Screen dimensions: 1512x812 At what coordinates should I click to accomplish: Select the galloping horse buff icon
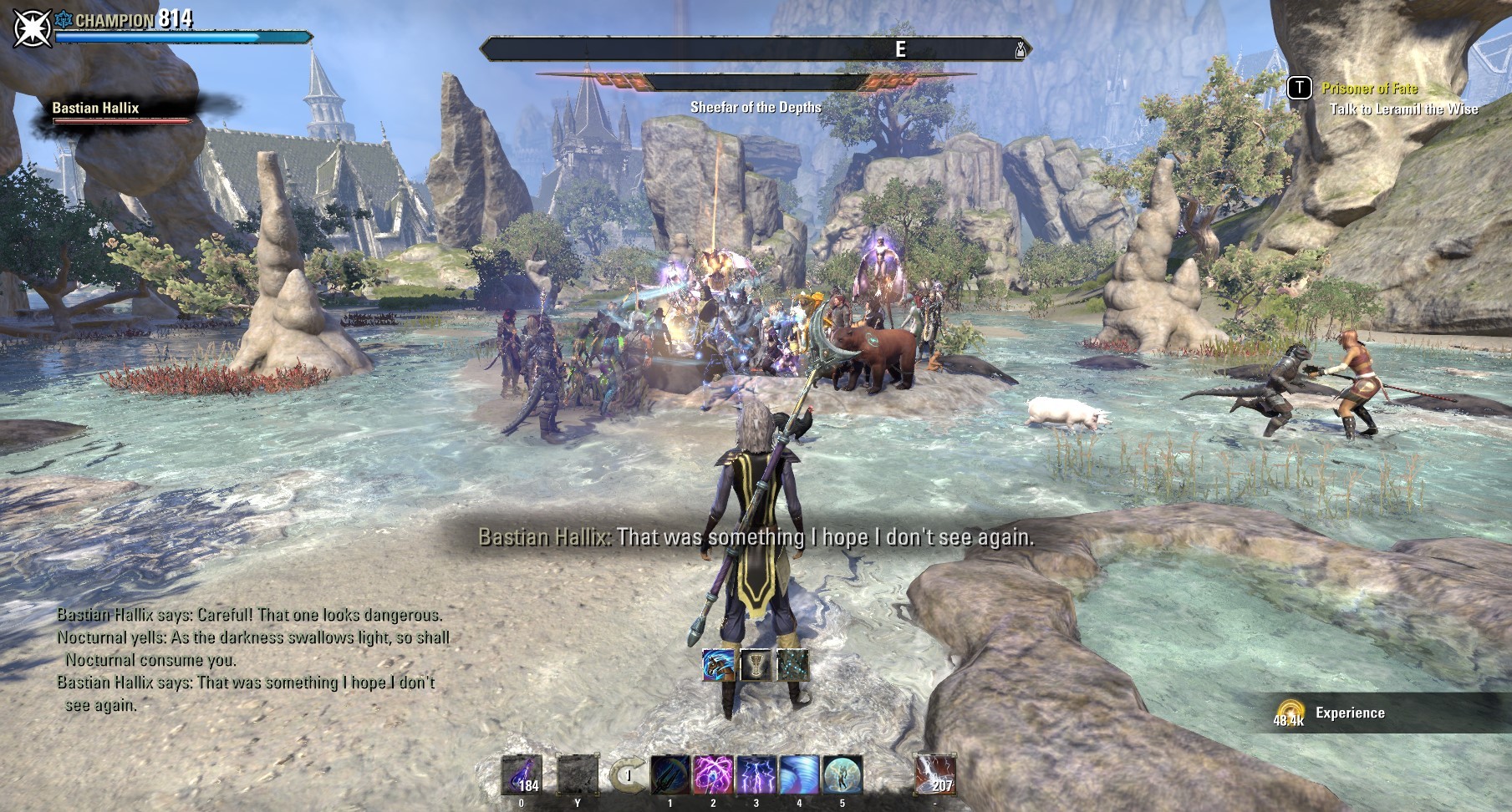718,664
